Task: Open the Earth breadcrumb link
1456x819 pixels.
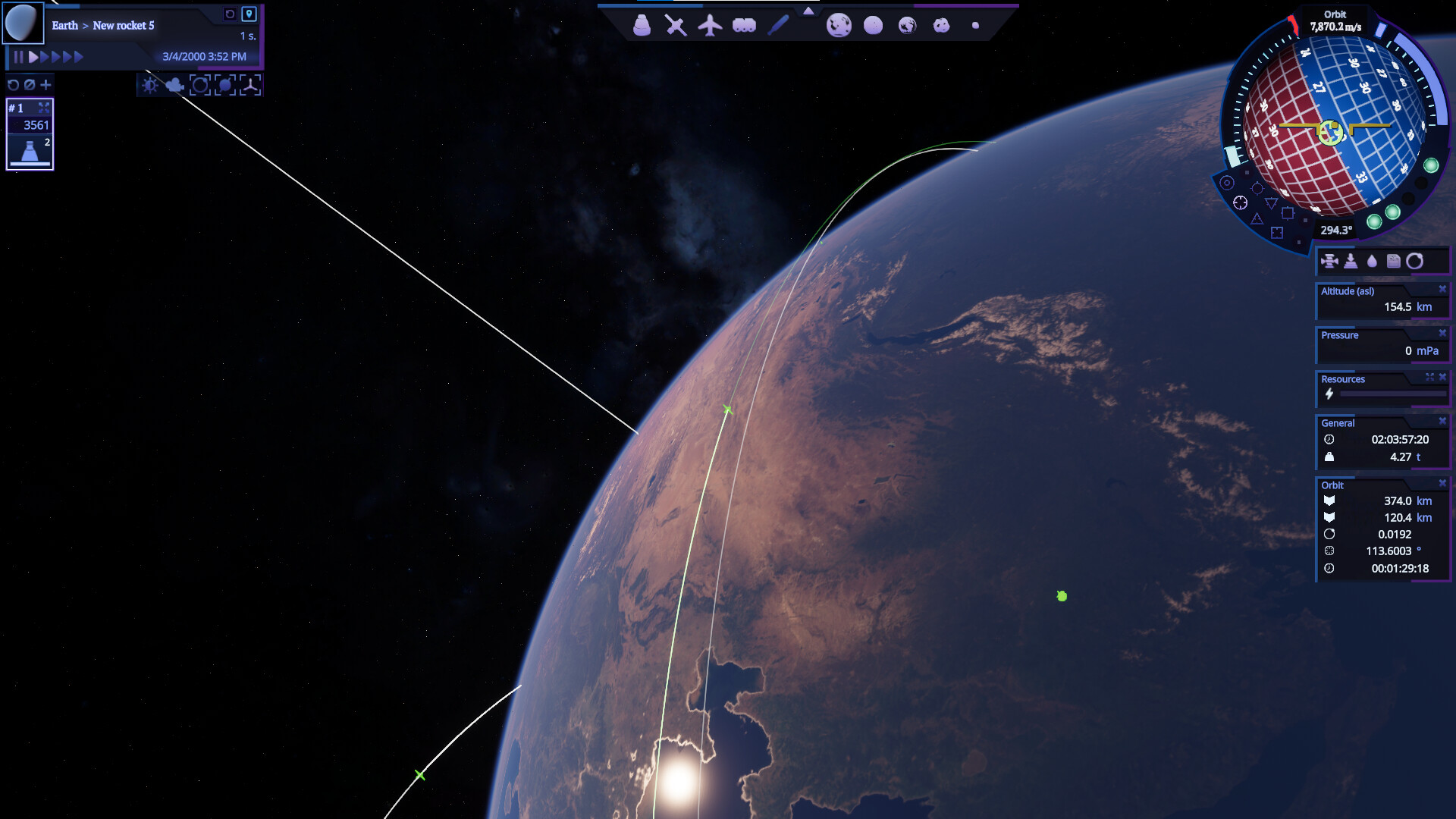Action: (65, 25)
